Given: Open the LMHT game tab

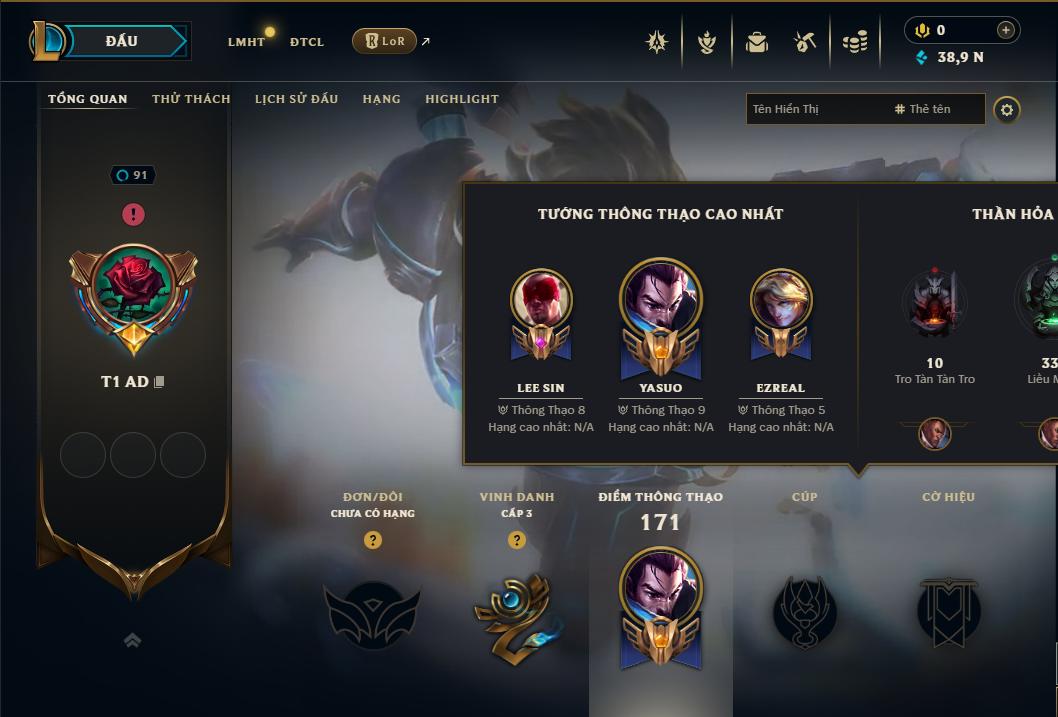Looking at the screenshot, I should tap(246, 42).
